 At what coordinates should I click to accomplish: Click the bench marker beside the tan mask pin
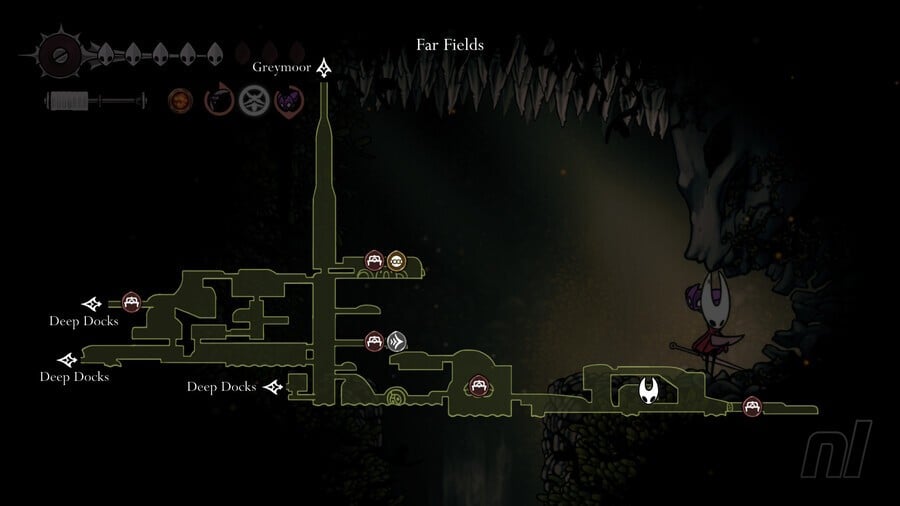[374, 262]
